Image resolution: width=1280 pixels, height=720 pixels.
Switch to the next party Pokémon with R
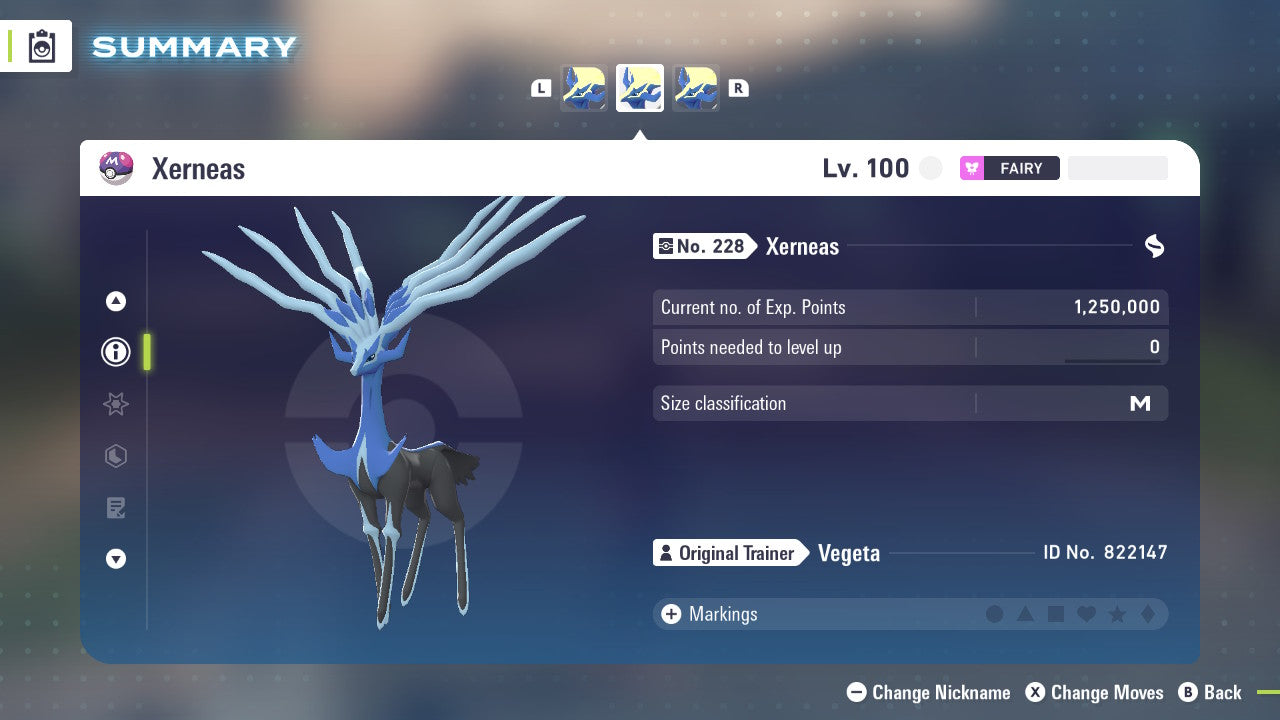[x=738, y=88]
